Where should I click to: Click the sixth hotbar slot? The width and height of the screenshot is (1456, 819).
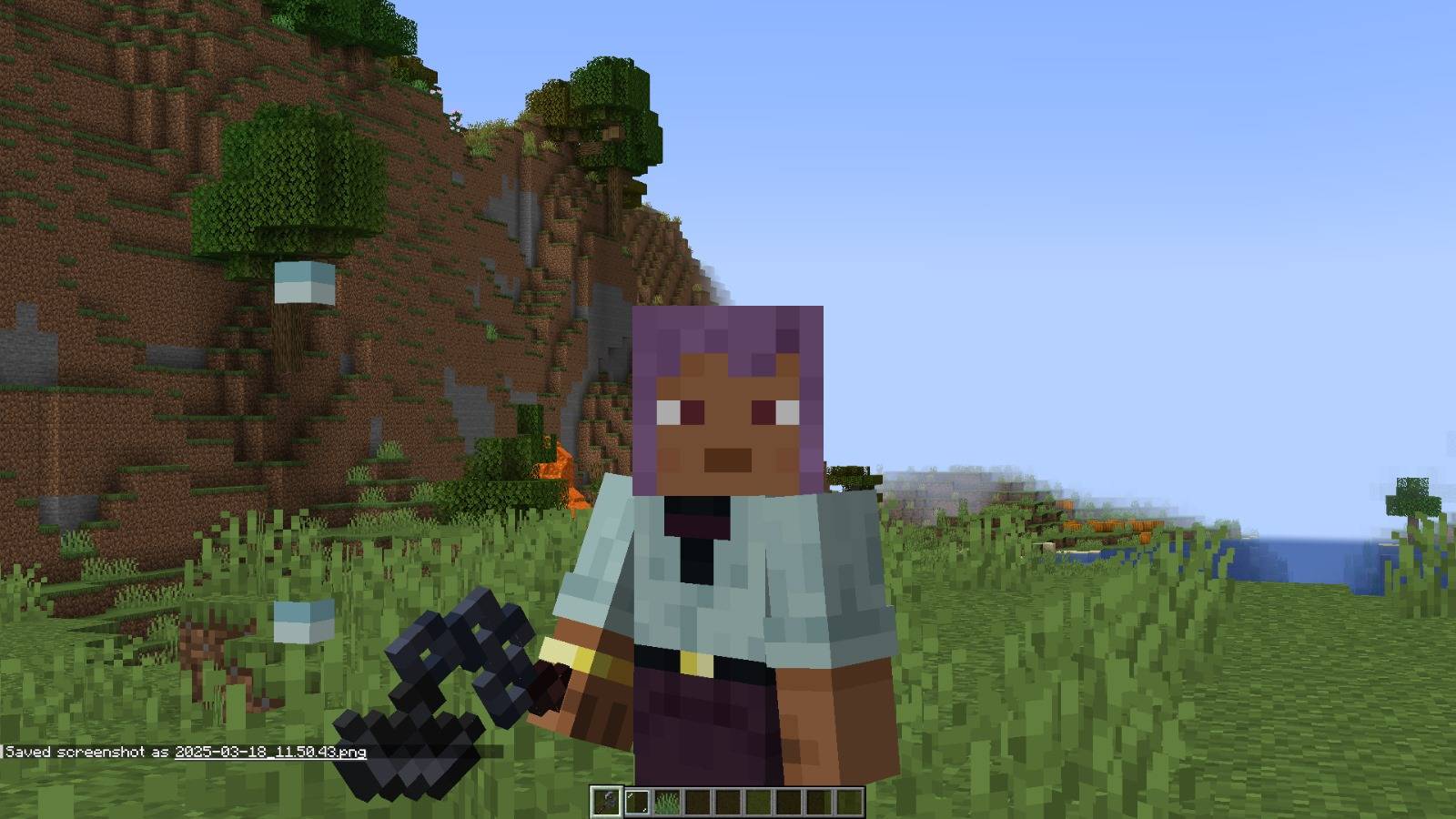pos(757,801)
